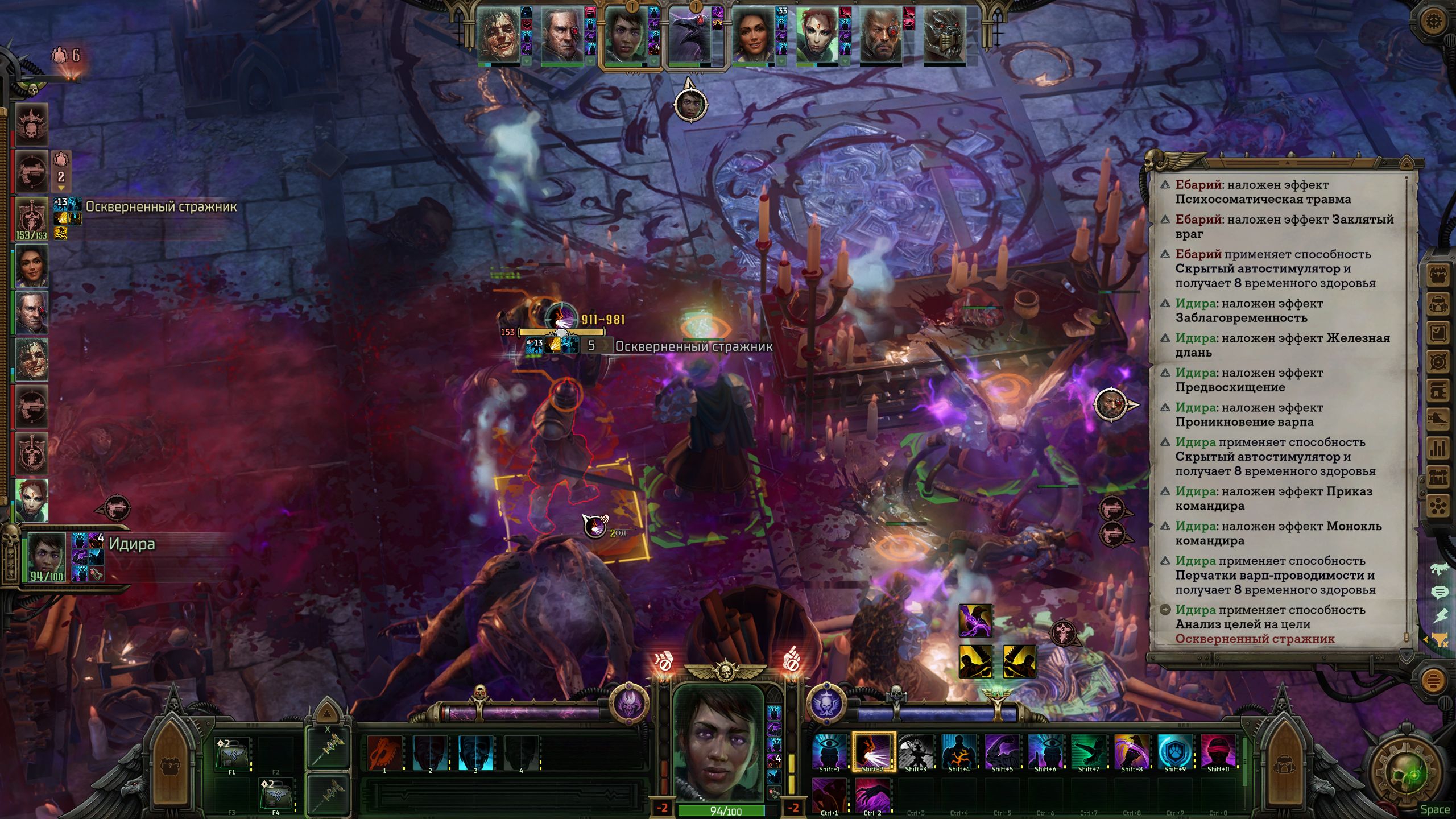Choose the bright cyan skull ability in slot 3
This screenshot has width=1456, height=819.
[475, 752]
